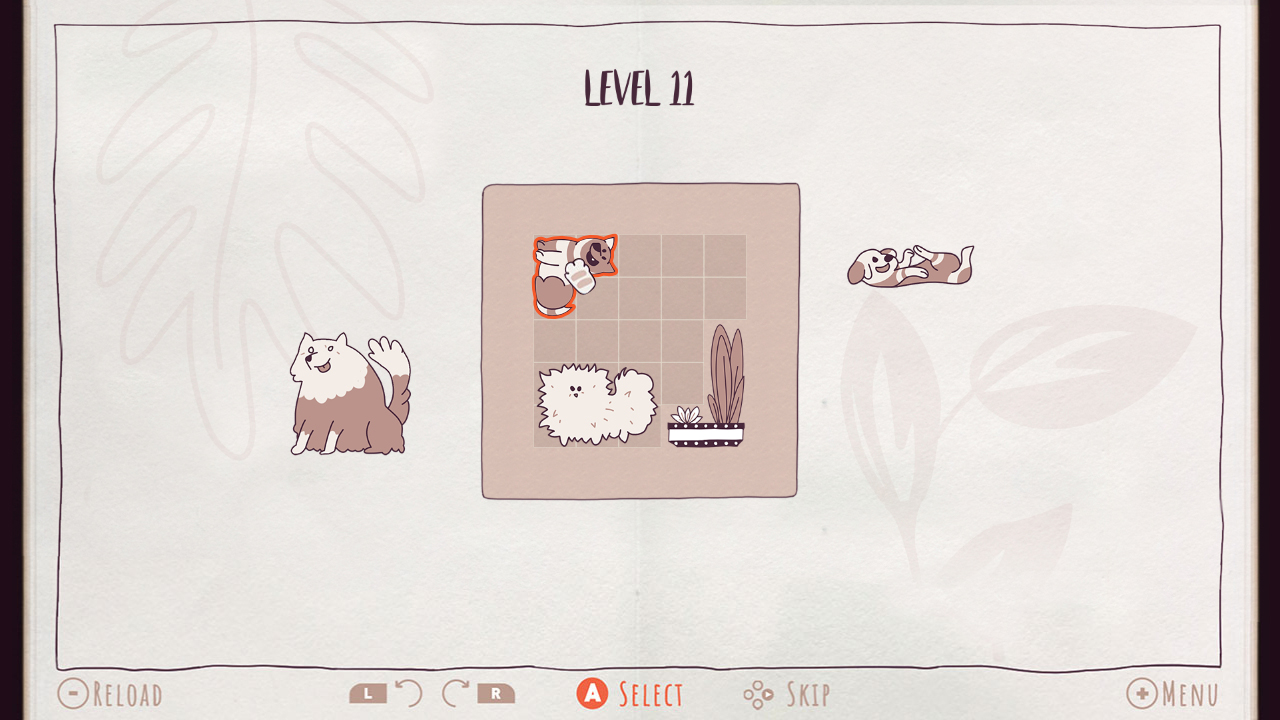Click the Level 11 heading
Image resolution: width=1280 pixels, height=720 pixels.
pyautogui.click(x=640, y=88)
